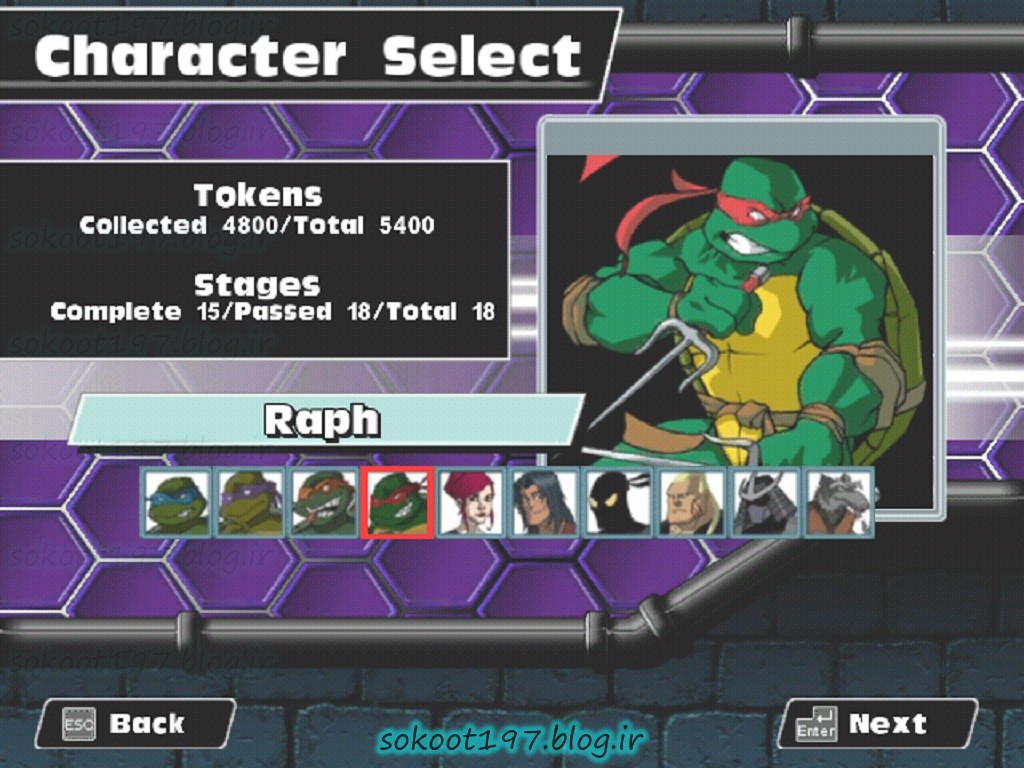Continue with the Next button
The height and width of the screenshot is (768, 1024).
[877, 723]
